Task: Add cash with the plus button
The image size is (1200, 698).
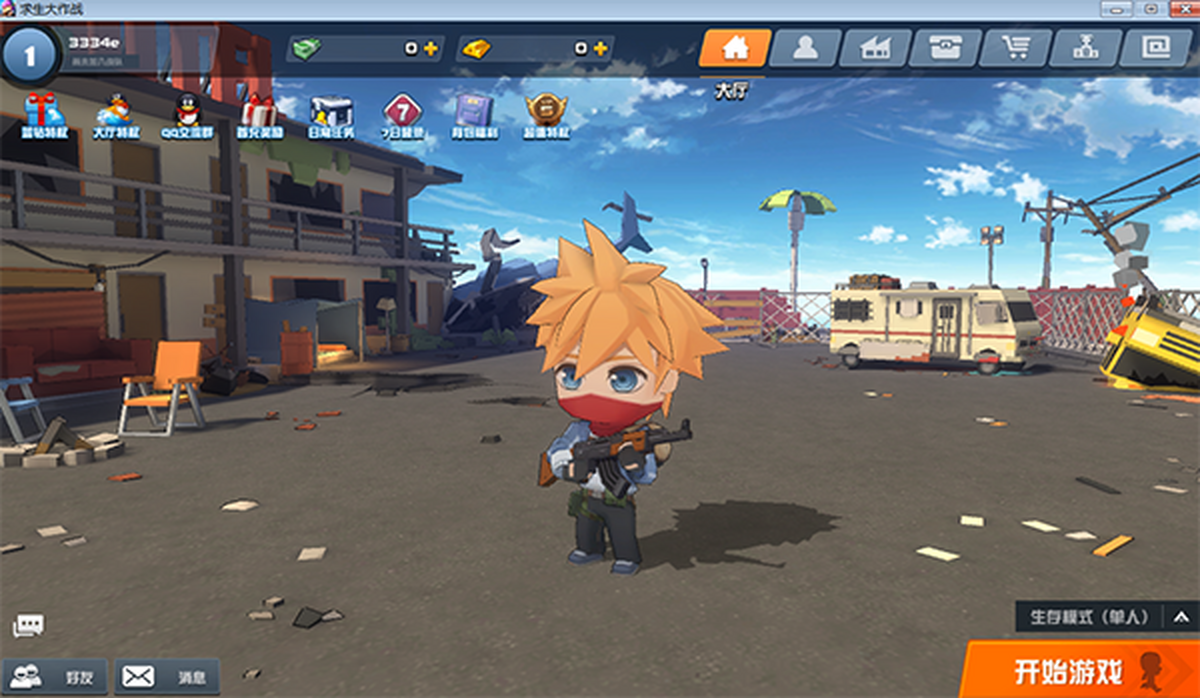Action: click(431, 48)
